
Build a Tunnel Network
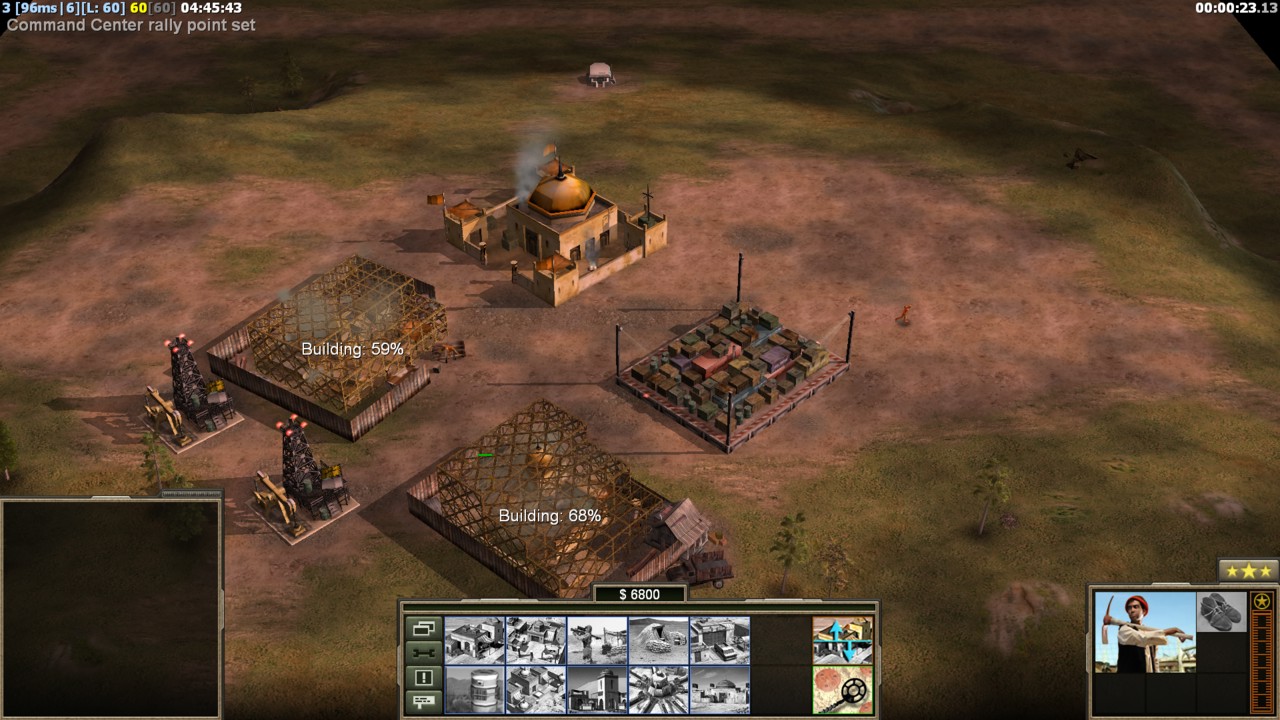pos(658,640)
